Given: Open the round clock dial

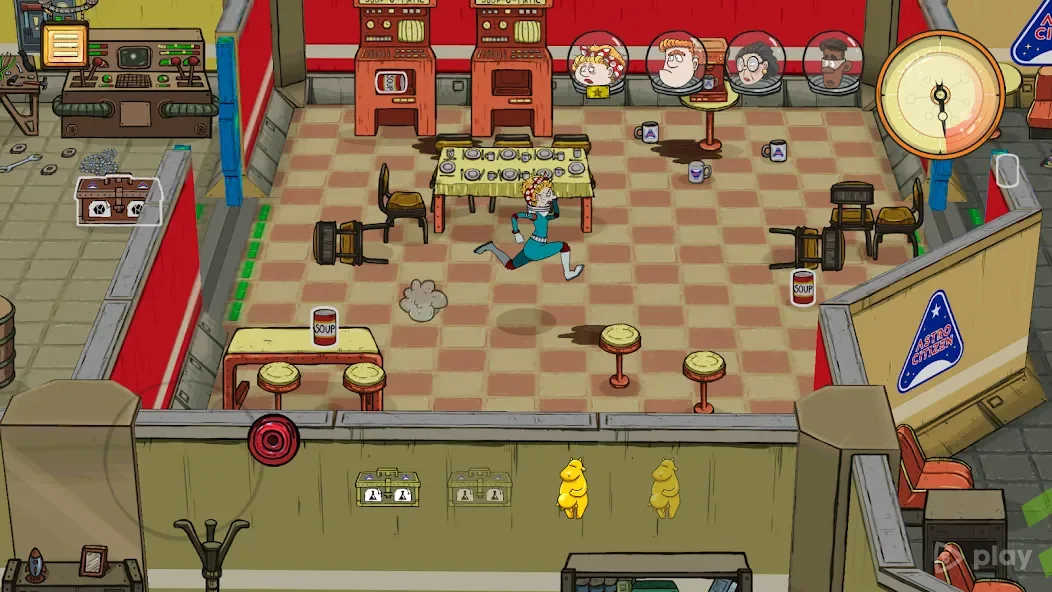Looking at the screenshot, I should click(940, 95).
